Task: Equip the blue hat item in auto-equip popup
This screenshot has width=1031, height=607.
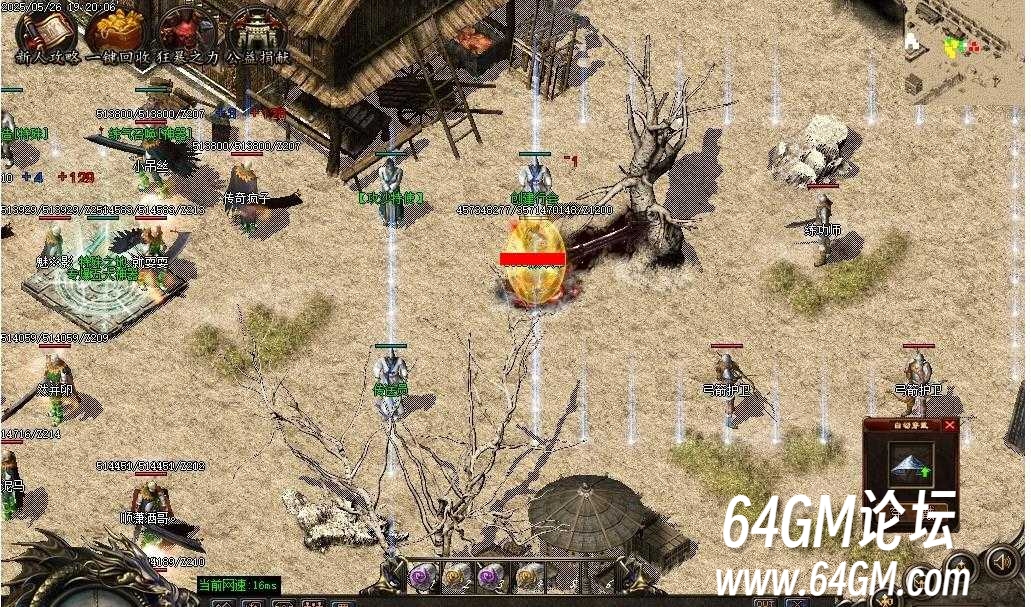Action: pyautogui.click(x=910, y=463)
